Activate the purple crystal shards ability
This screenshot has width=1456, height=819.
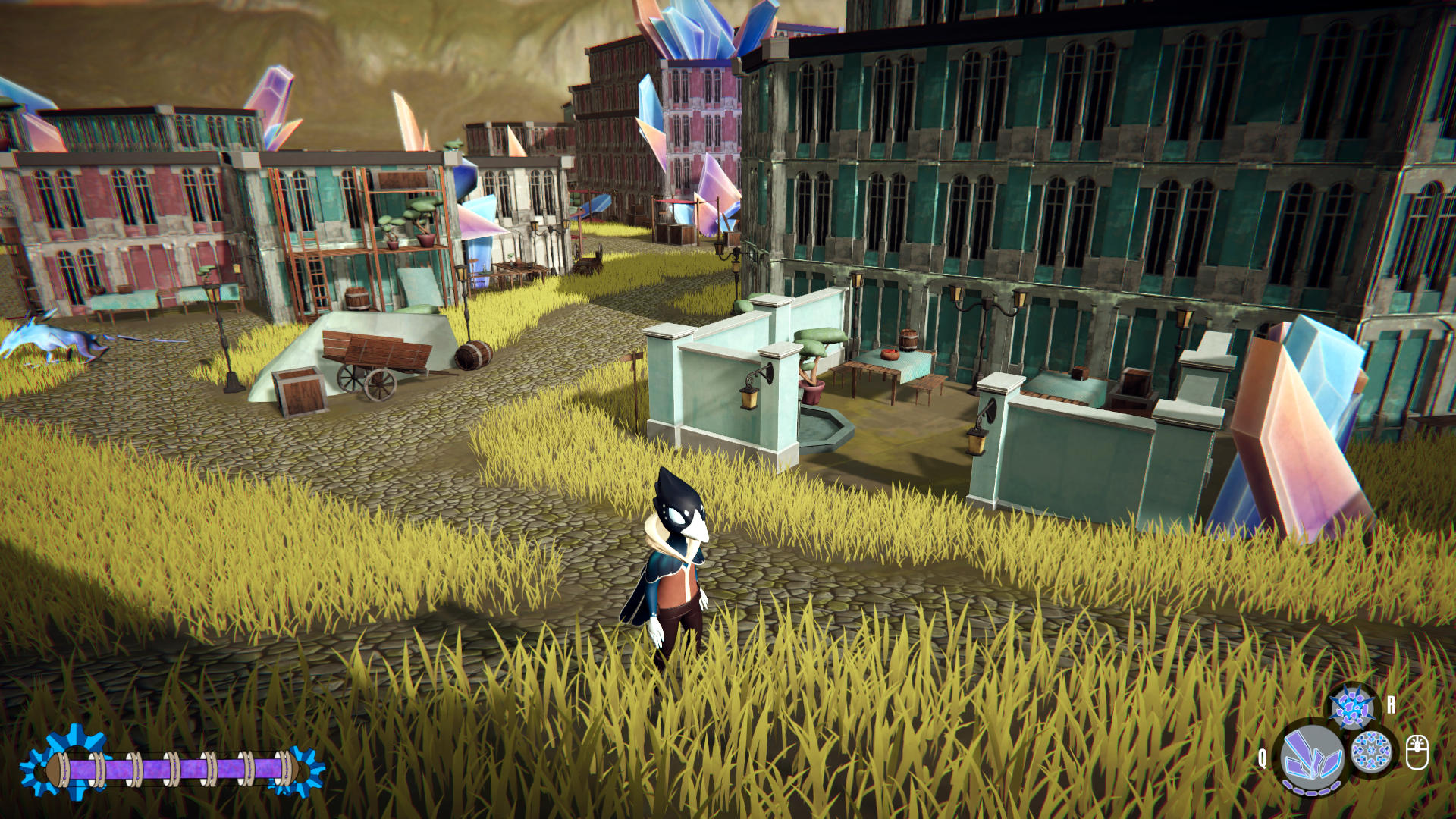pos(1312,757)
